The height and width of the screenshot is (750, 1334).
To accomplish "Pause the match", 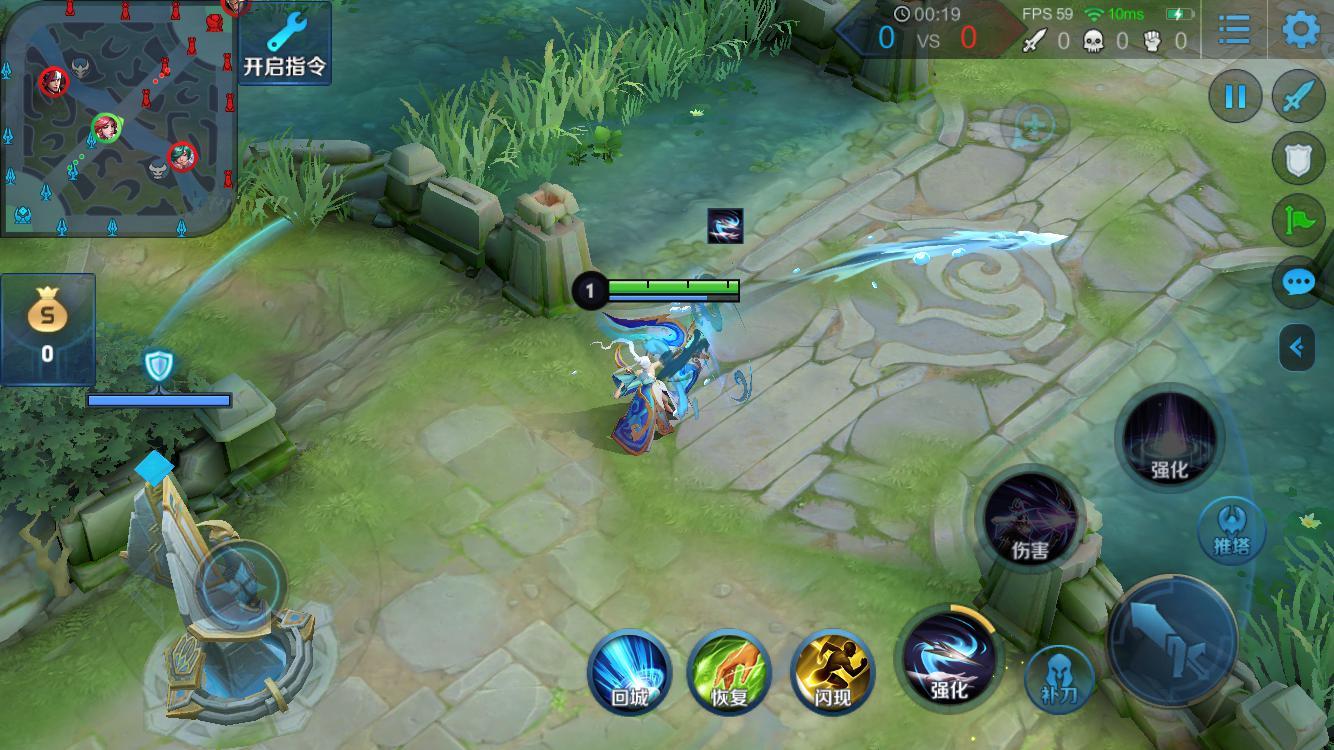I will pos(1235,97).
